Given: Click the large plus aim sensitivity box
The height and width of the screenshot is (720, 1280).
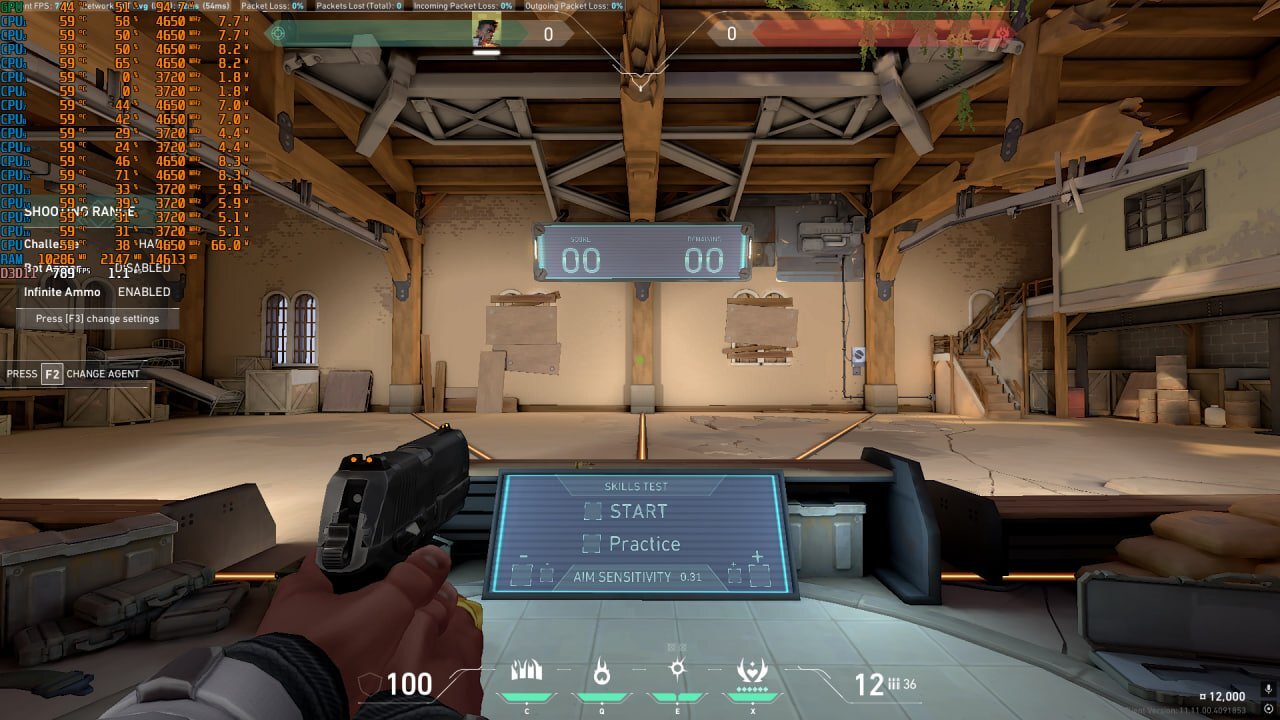Looking at the screenshot, I should tap(759, 574).
